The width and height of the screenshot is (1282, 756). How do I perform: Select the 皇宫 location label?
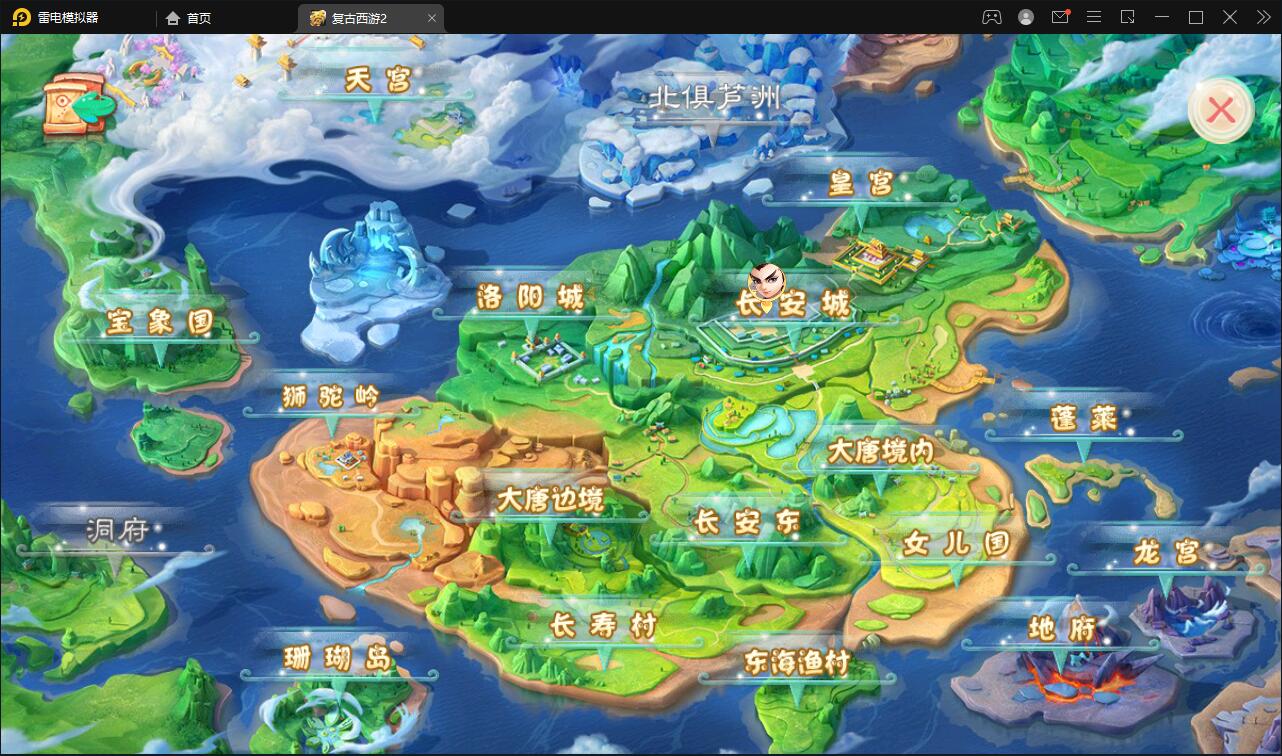tap(860, 183)
